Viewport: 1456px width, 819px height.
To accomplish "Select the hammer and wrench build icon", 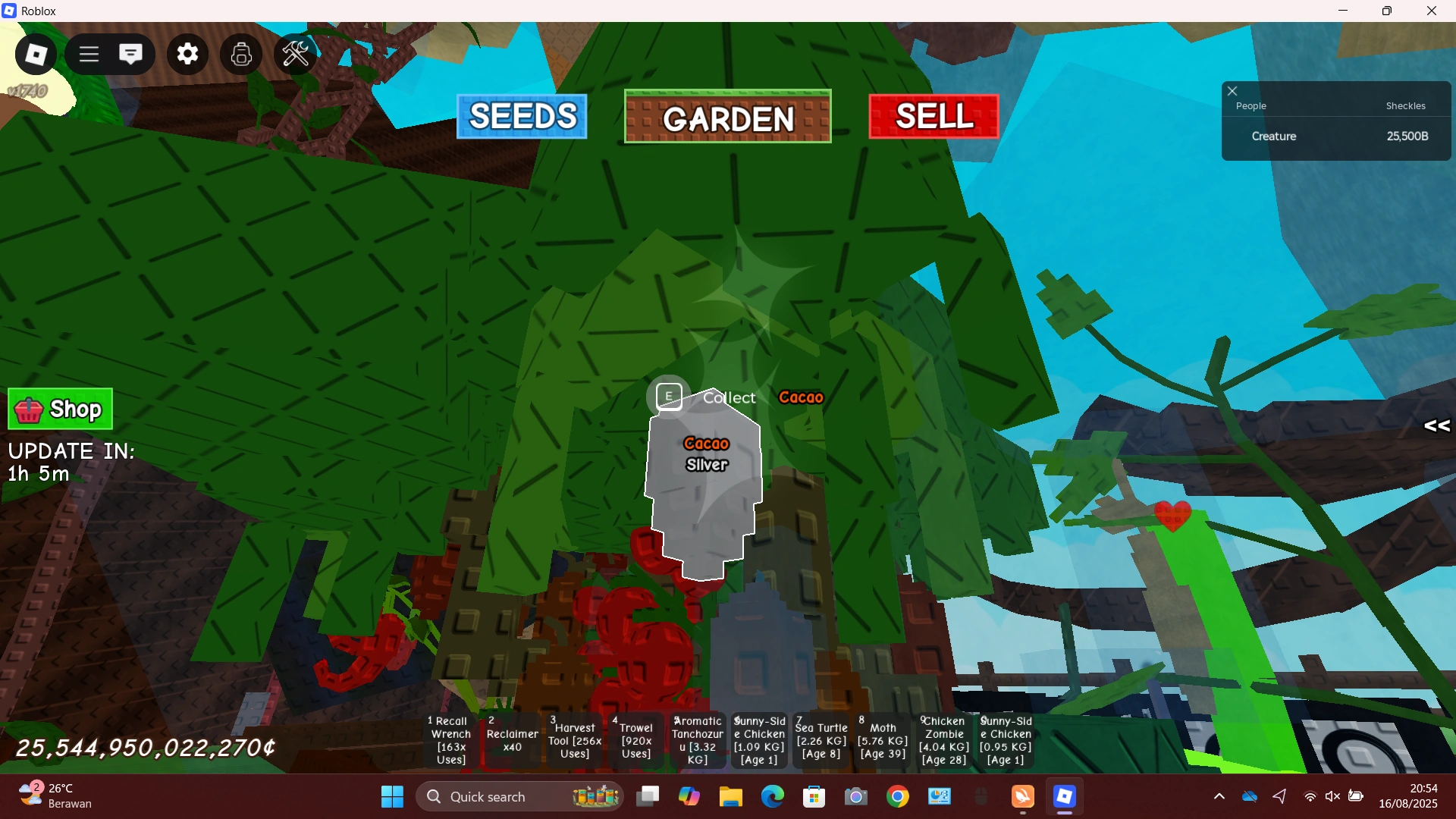I will click(x=295, y=54).
